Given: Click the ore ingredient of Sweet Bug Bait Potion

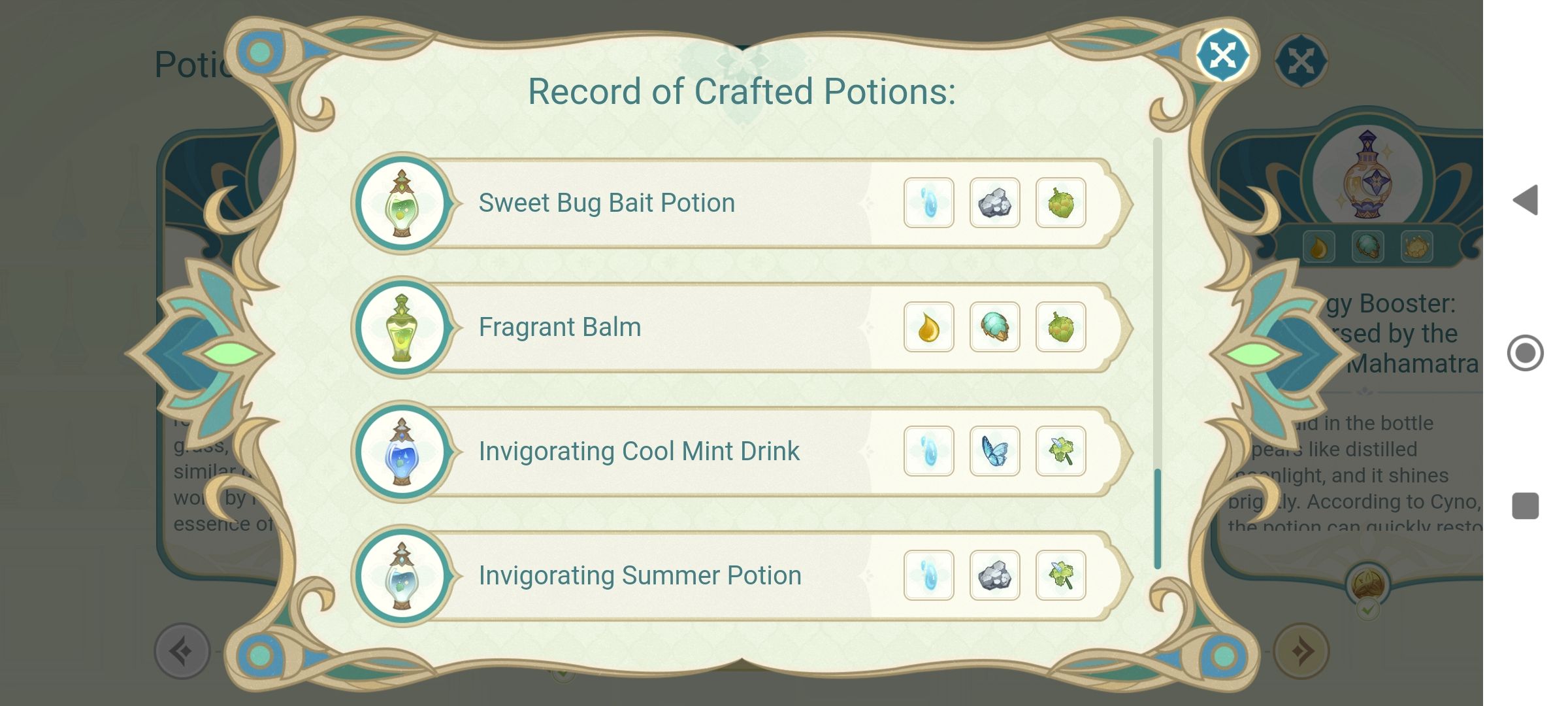Looking at the screenshot, I should tap(994, 203).
